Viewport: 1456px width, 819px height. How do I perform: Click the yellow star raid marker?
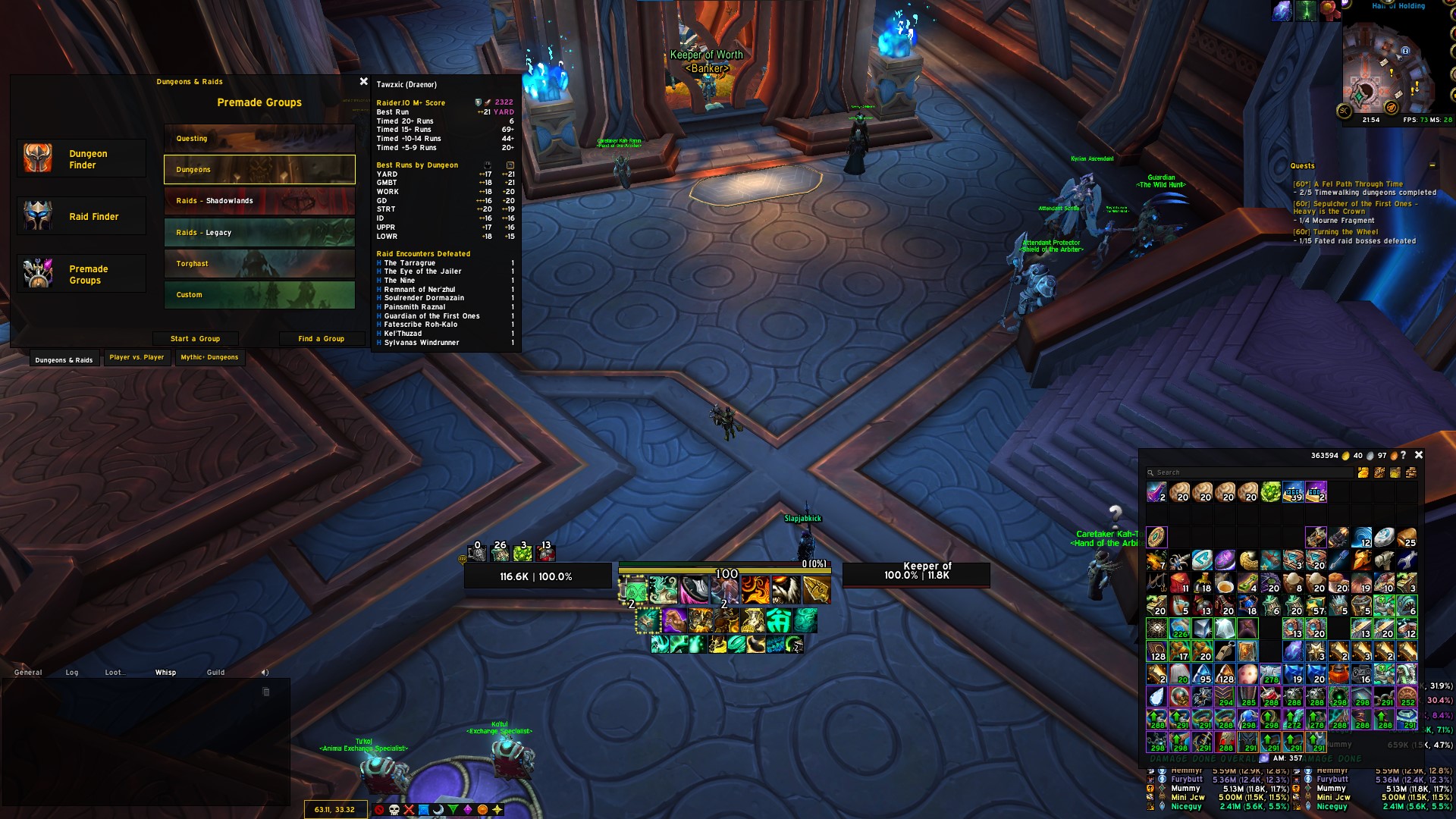coord(497,810)
